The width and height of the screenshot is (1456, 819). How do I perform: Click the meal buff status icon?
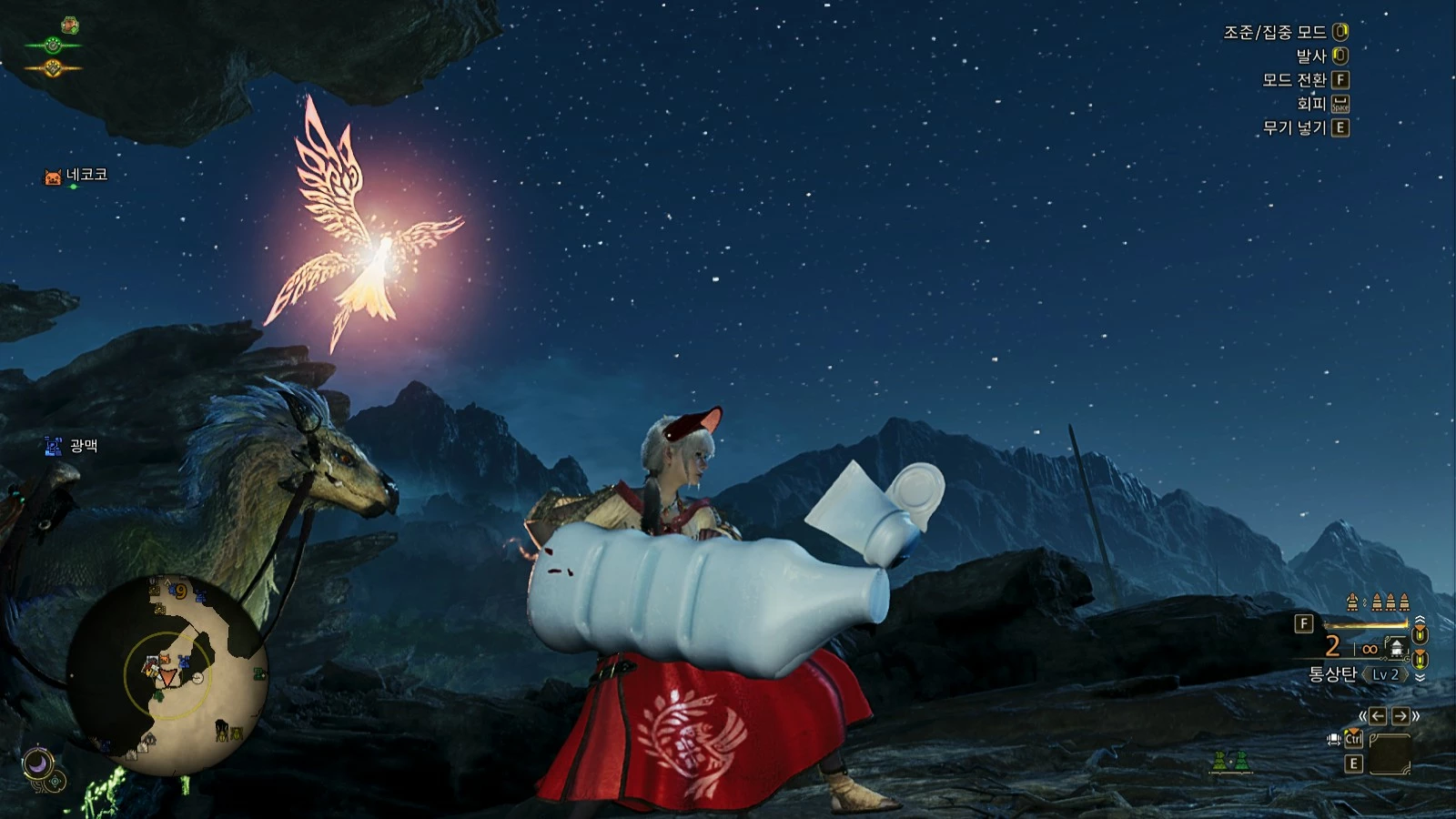click(70, 25)
